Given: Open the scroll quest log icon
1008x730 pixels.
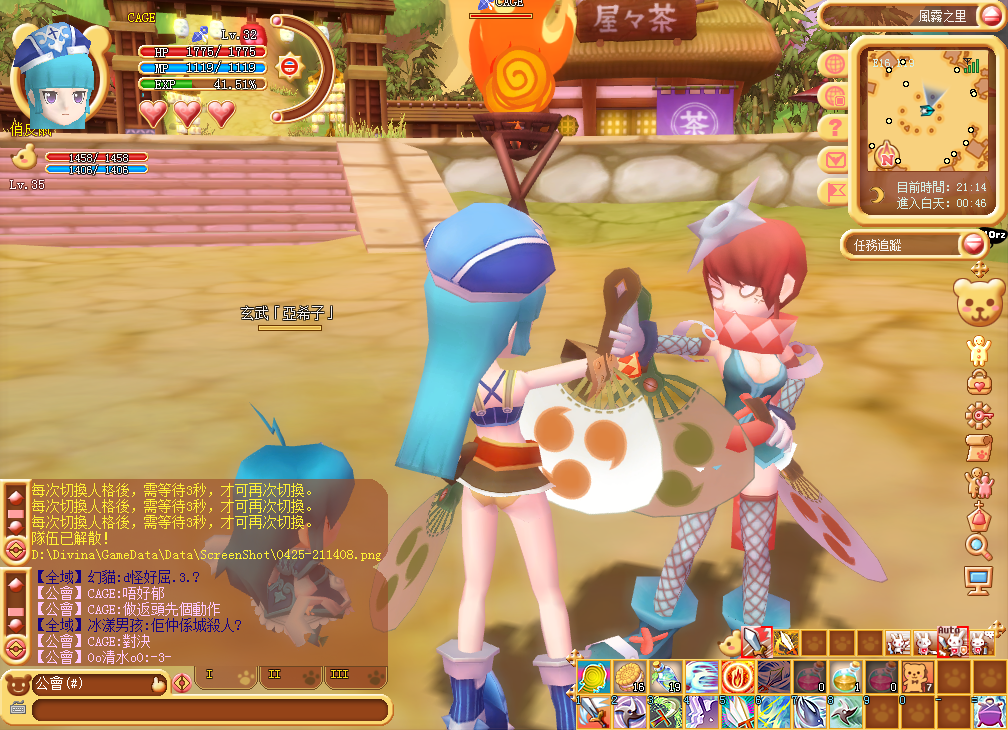Looking at the screenshot, I should 977,447.
